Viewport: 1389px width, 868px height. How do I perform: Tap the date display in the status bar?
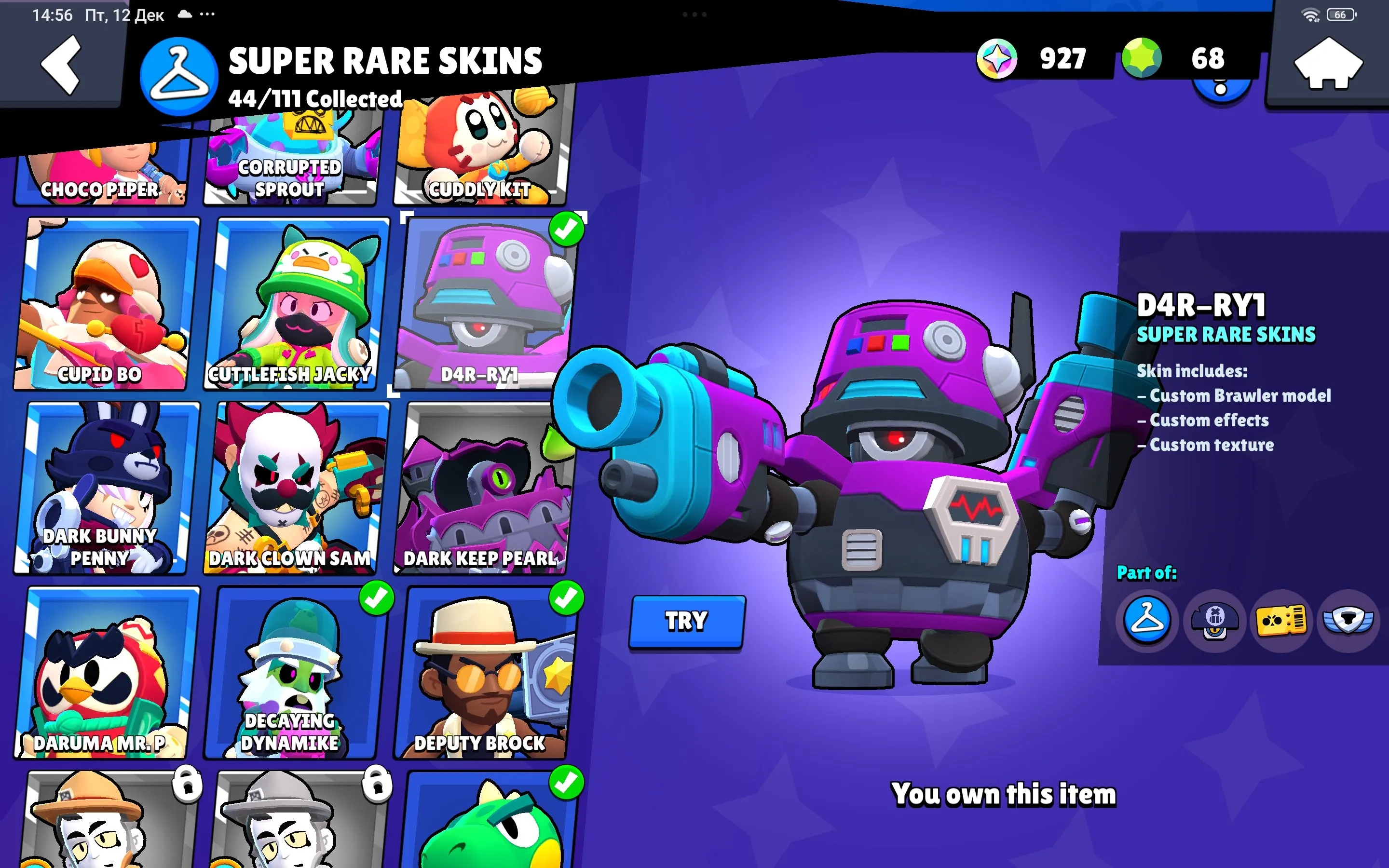tap(124, 15)
